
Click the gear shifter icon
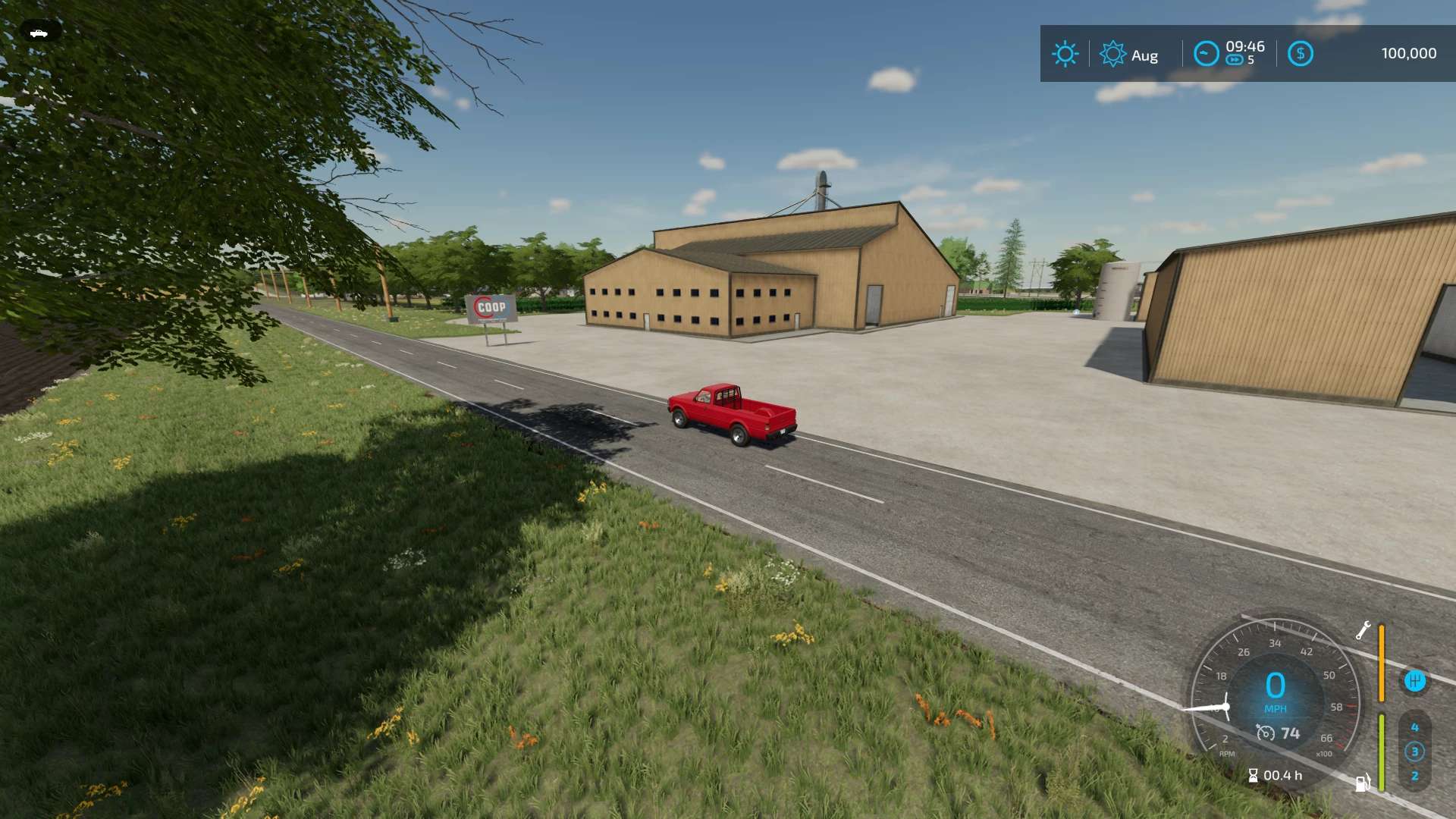click(x=1414, y=680)
